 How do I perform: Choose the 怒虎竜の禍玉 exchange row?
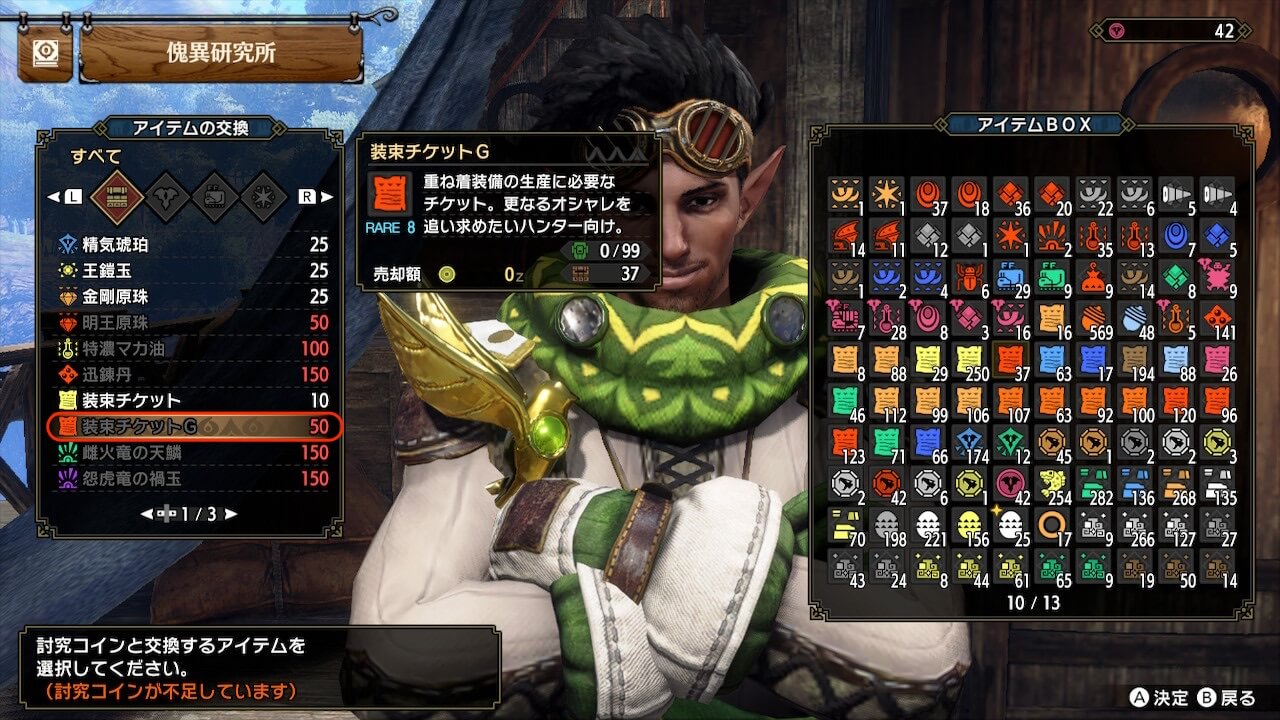190,479
